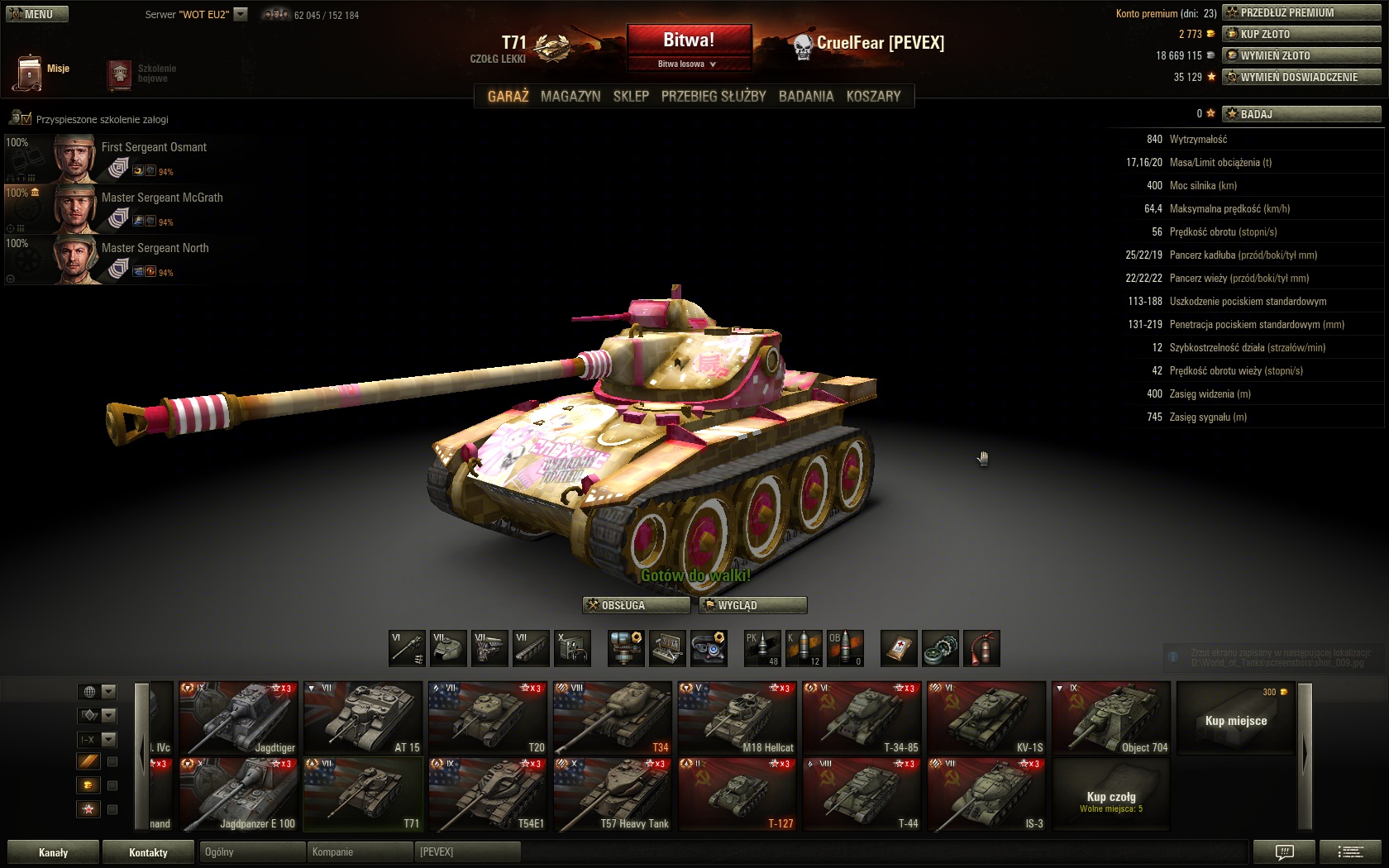The height and width of the screenshot is (868, 1389).
Task: Click the OBSŁUGA service button
Action: pyautogui.click(x=636, y=605)
